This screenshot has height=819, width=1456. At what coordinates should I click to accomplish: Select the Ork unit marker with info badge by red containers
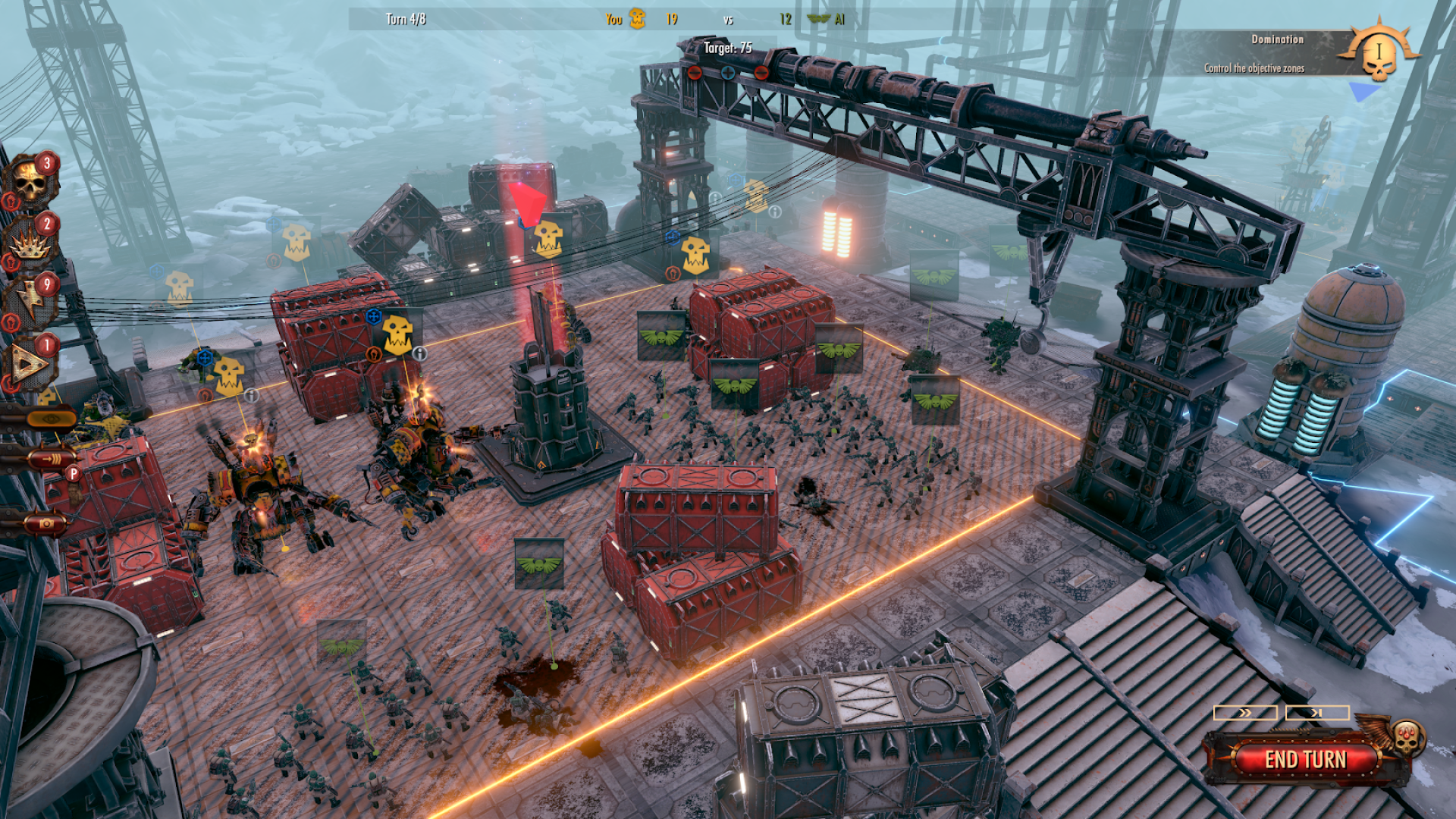pos(397,334)
